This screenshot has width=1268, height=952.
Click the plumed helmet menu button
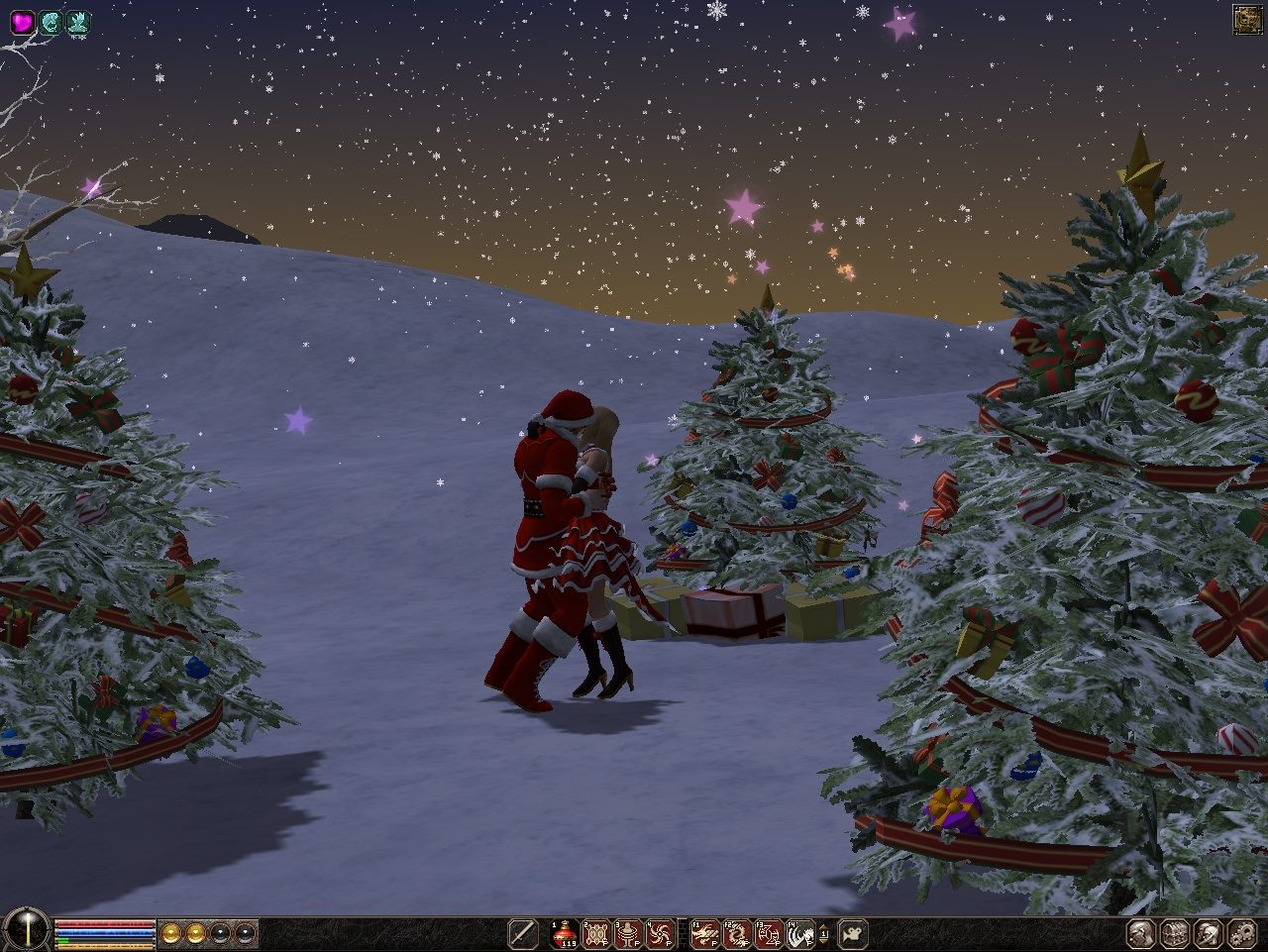pos(1209,933)
